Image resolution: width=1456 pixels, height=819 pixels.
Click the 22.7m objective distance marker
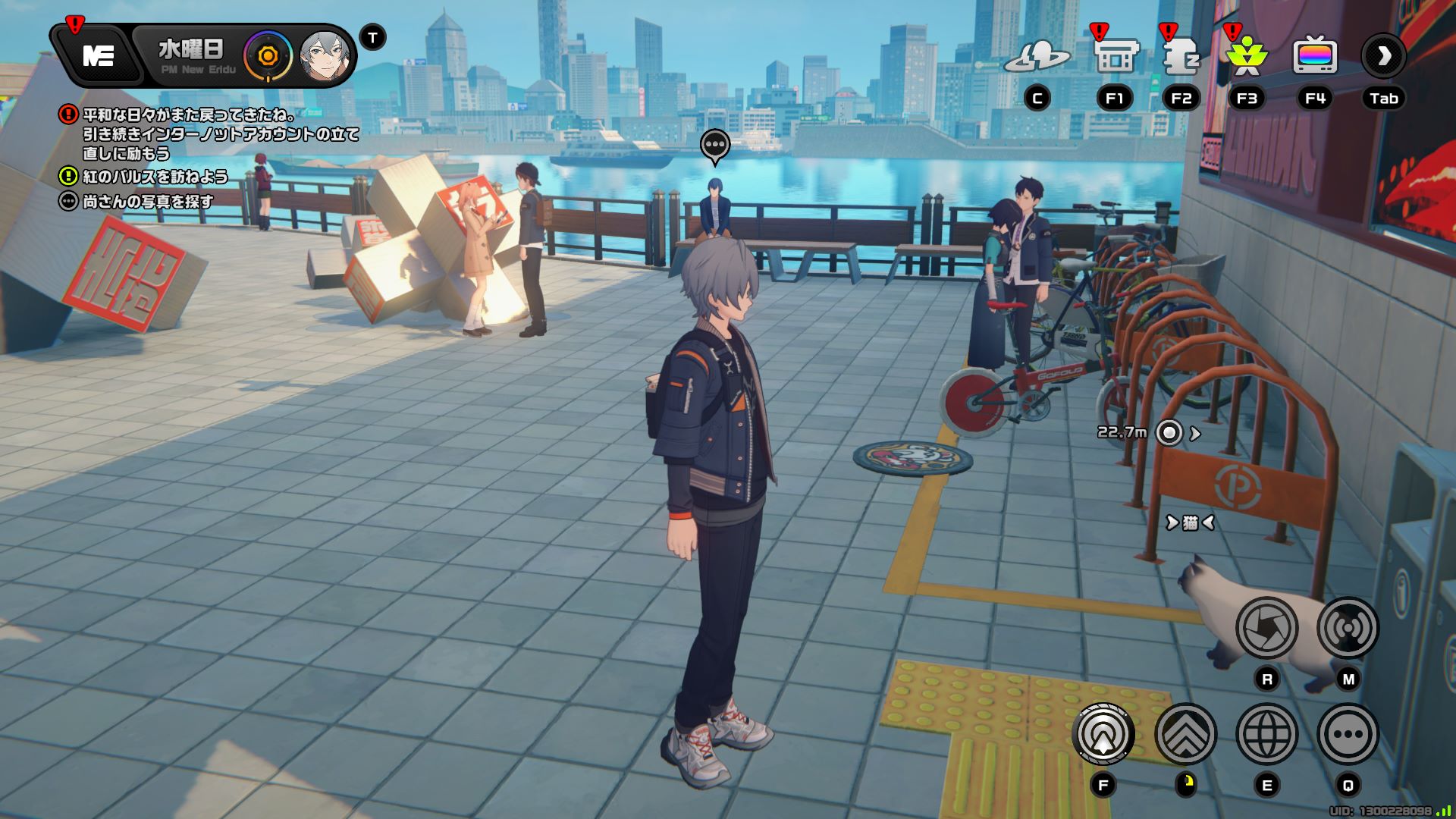coord(1169,433)
